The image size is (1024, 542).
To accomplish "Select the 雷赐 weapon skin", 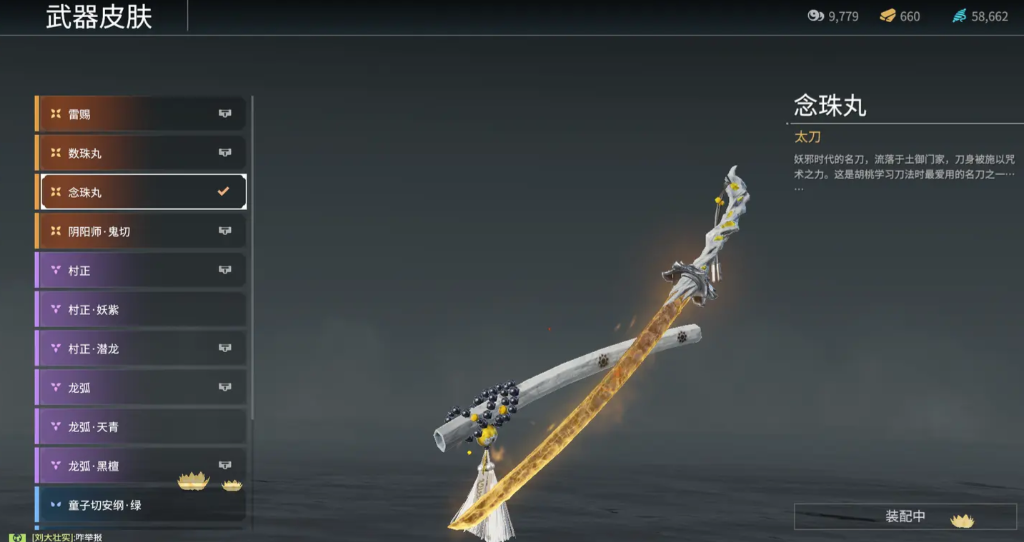I will (x=140, y=114).
